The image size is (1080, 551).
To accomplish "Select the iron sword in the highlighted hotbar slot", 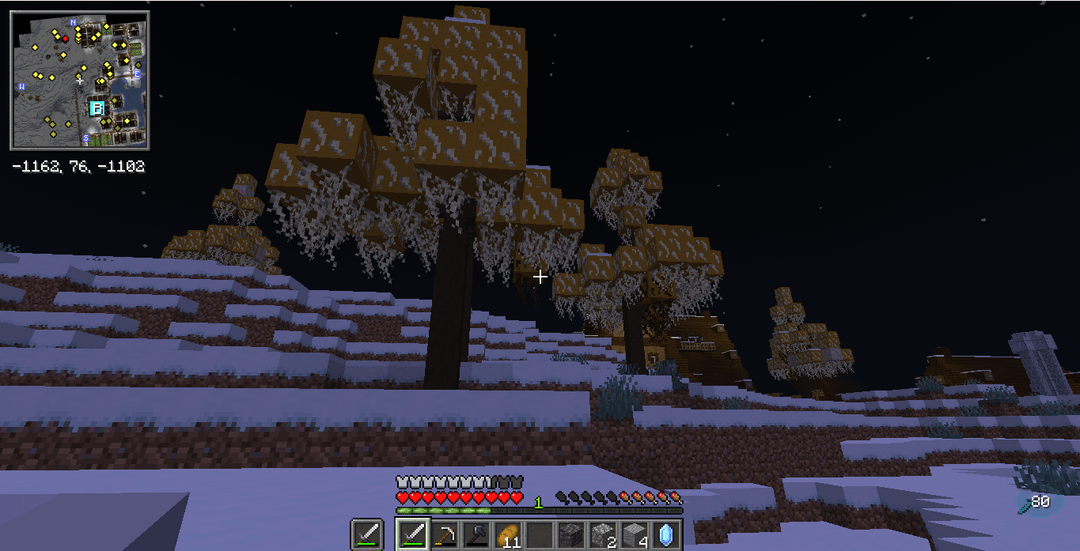I will click(413, 535).
